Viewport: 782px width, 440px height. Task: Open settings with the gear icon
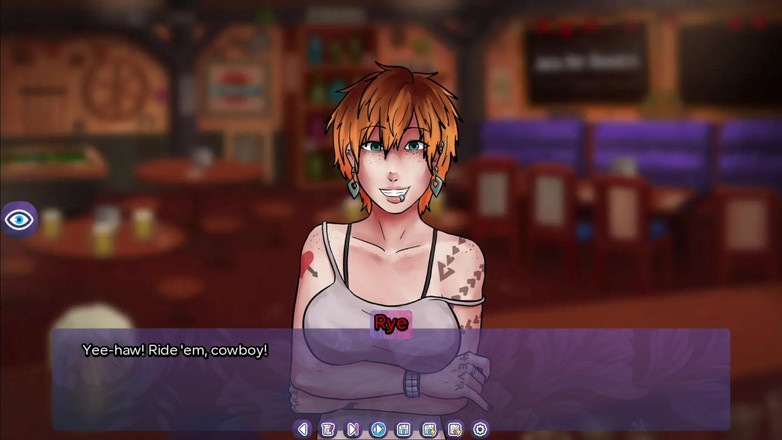(480, 429)
